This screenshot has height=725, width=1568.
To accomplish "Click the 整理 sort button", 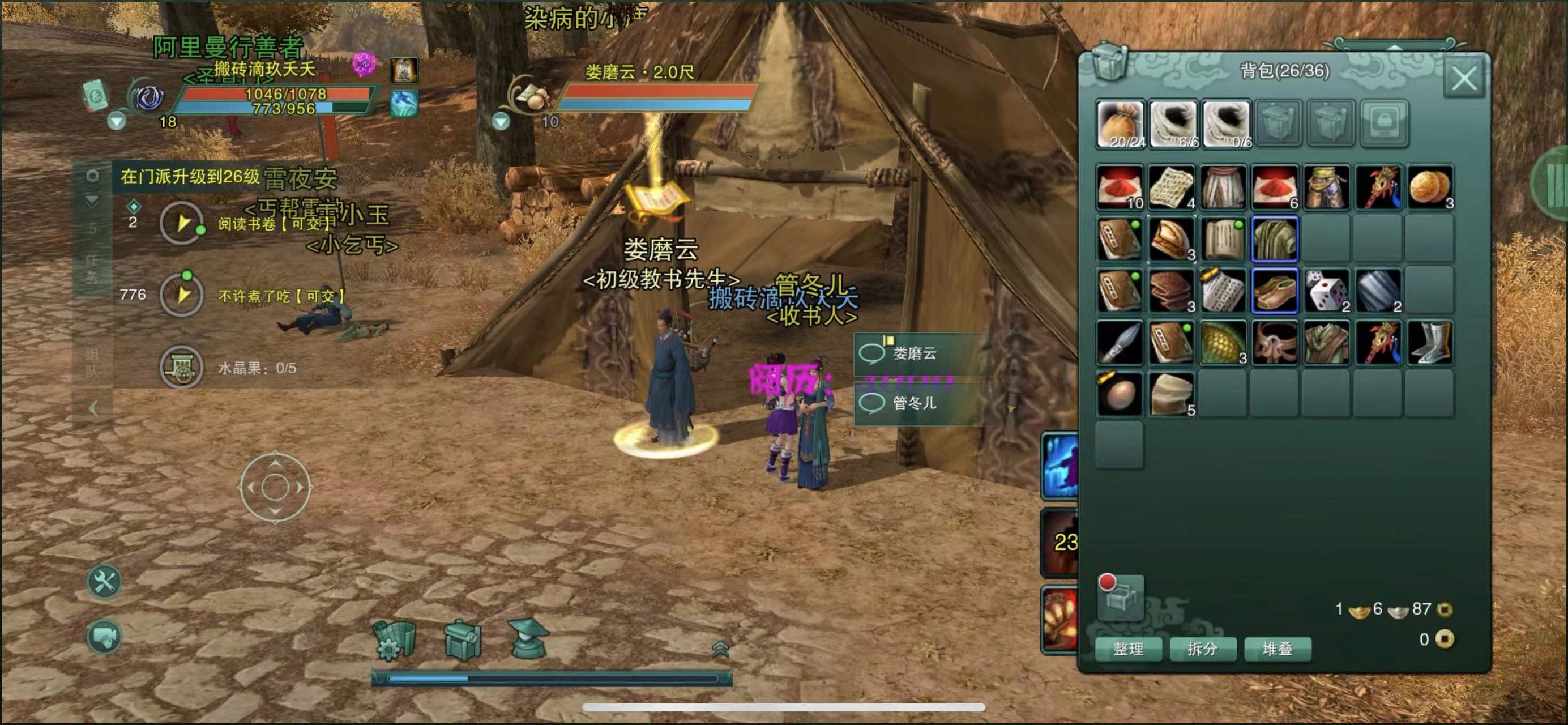I will point(1128,649).
